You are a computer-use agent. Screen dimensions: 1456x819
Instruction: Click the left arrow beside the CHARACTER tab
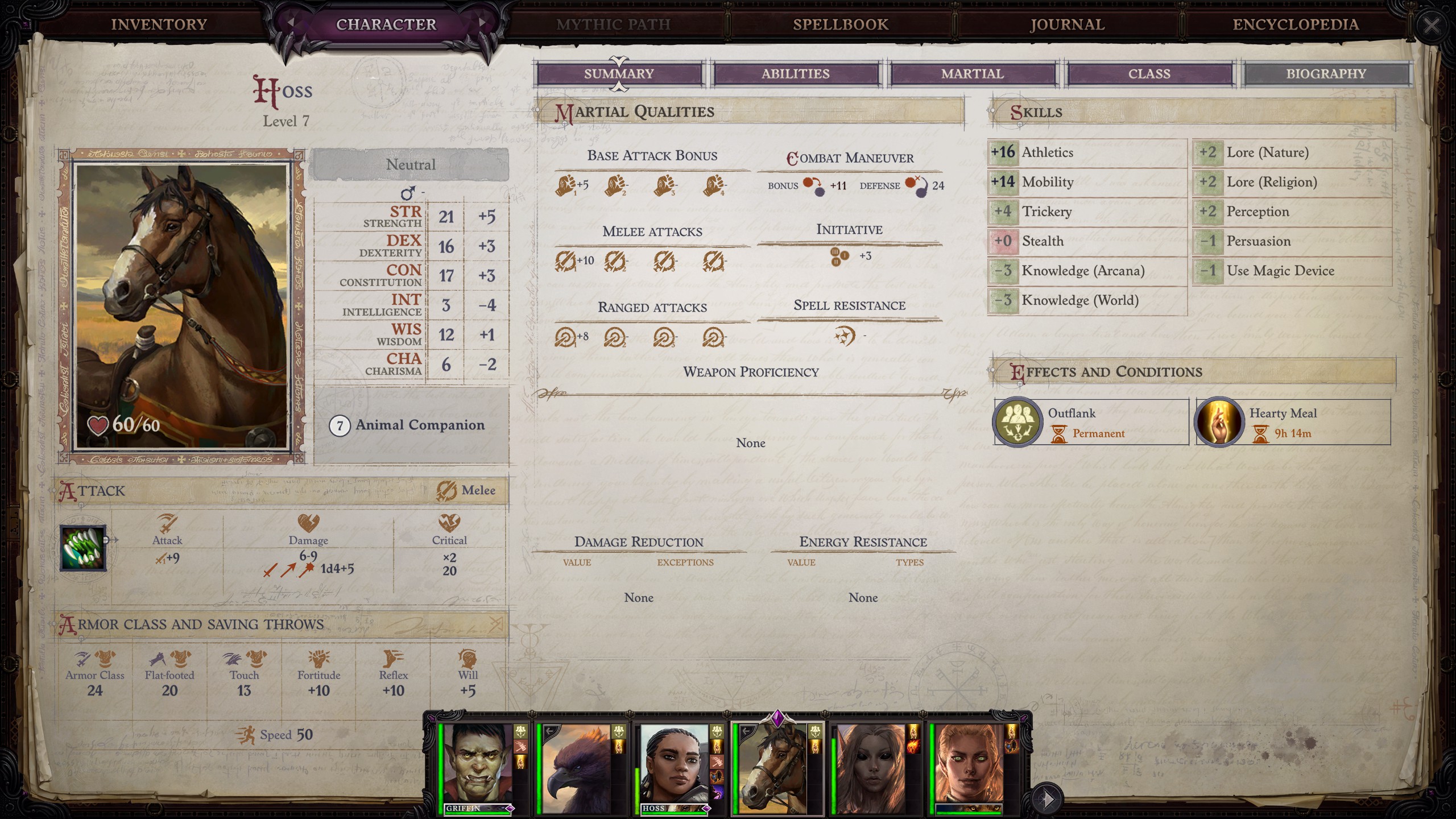[291, 24]
